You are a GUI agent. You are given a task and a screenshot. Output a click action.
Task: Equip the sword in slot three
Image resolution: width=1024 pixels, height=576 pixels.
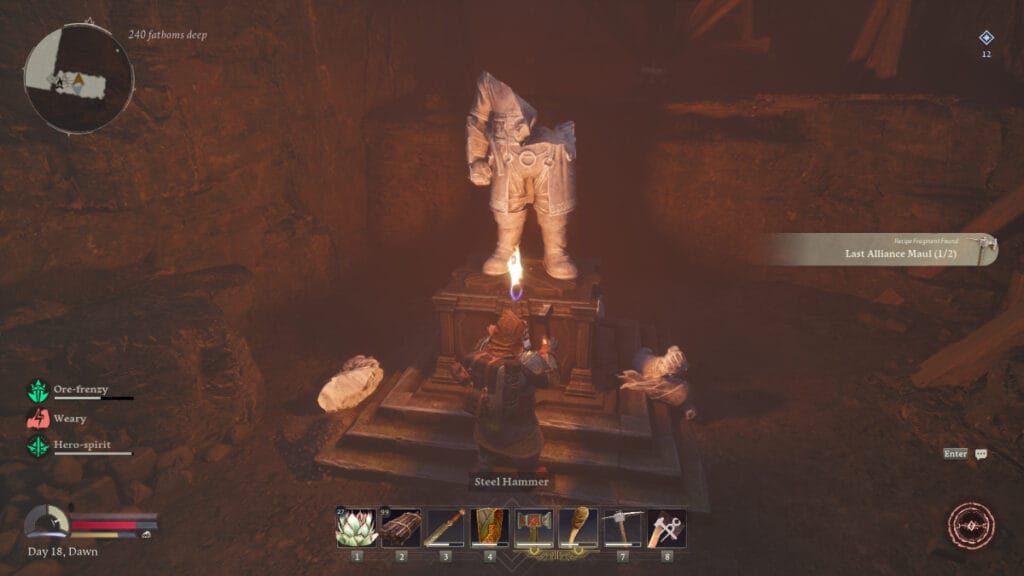click(x=445, y=527)
